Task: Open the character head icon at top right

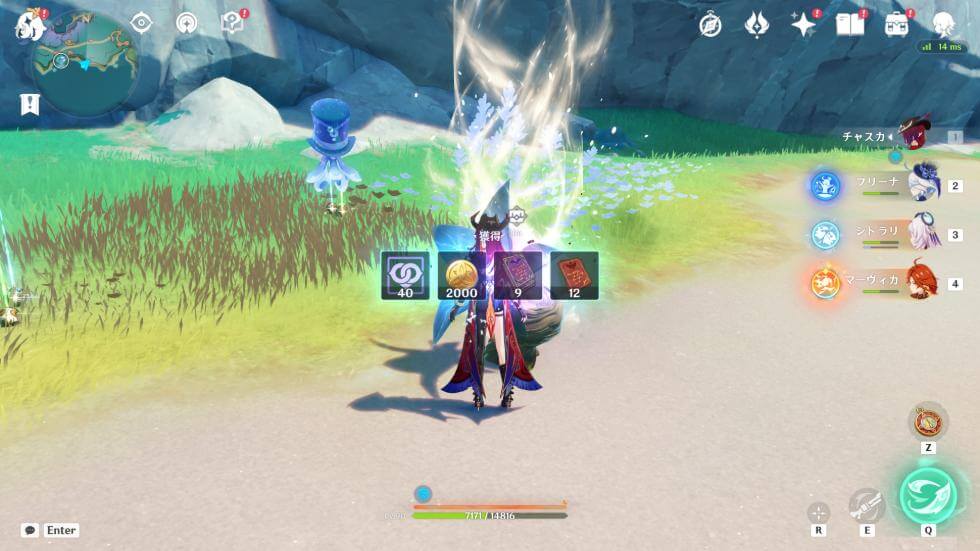Action: point(943,25)
